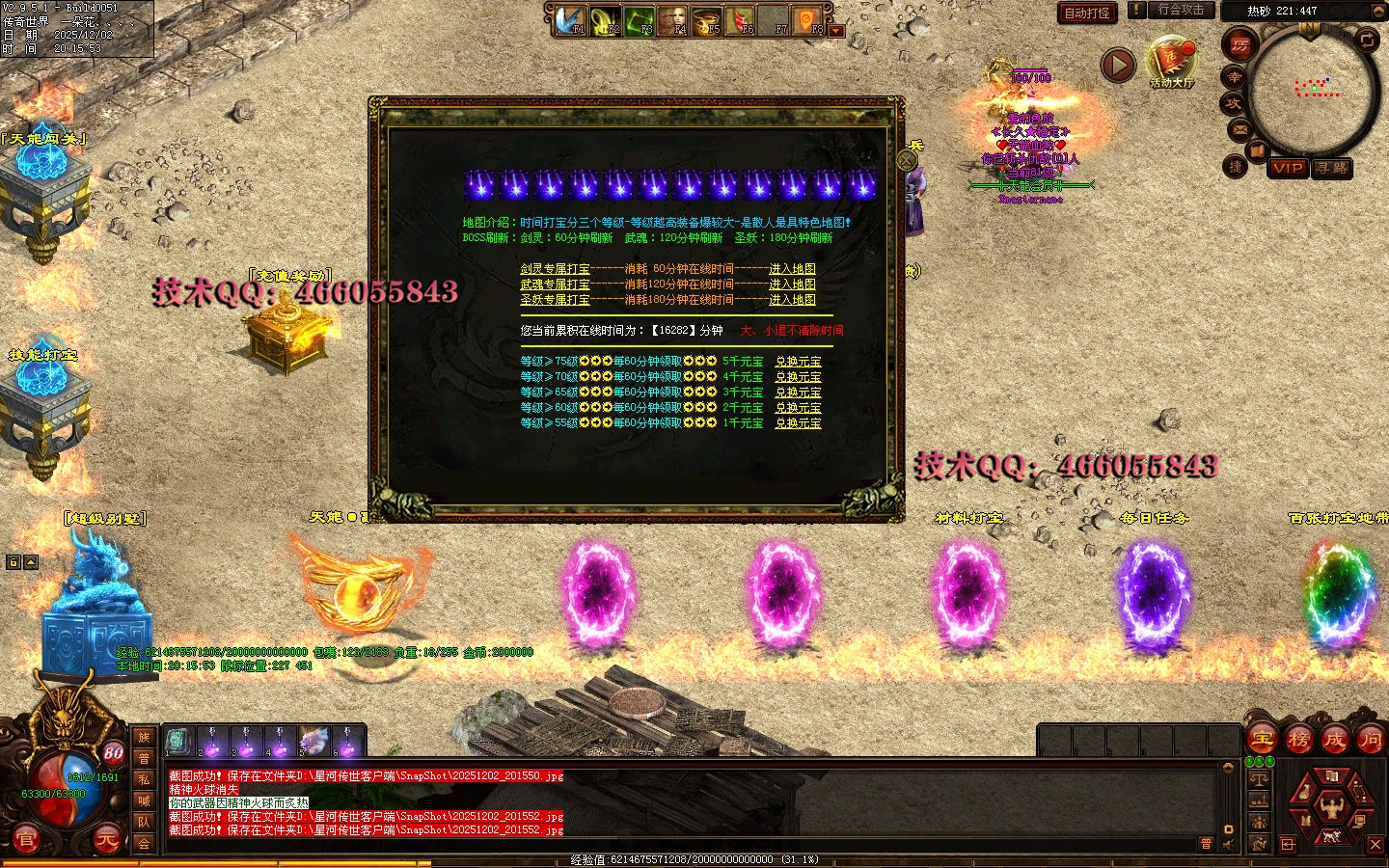Open the mail envelope icon

[1239, 129]
